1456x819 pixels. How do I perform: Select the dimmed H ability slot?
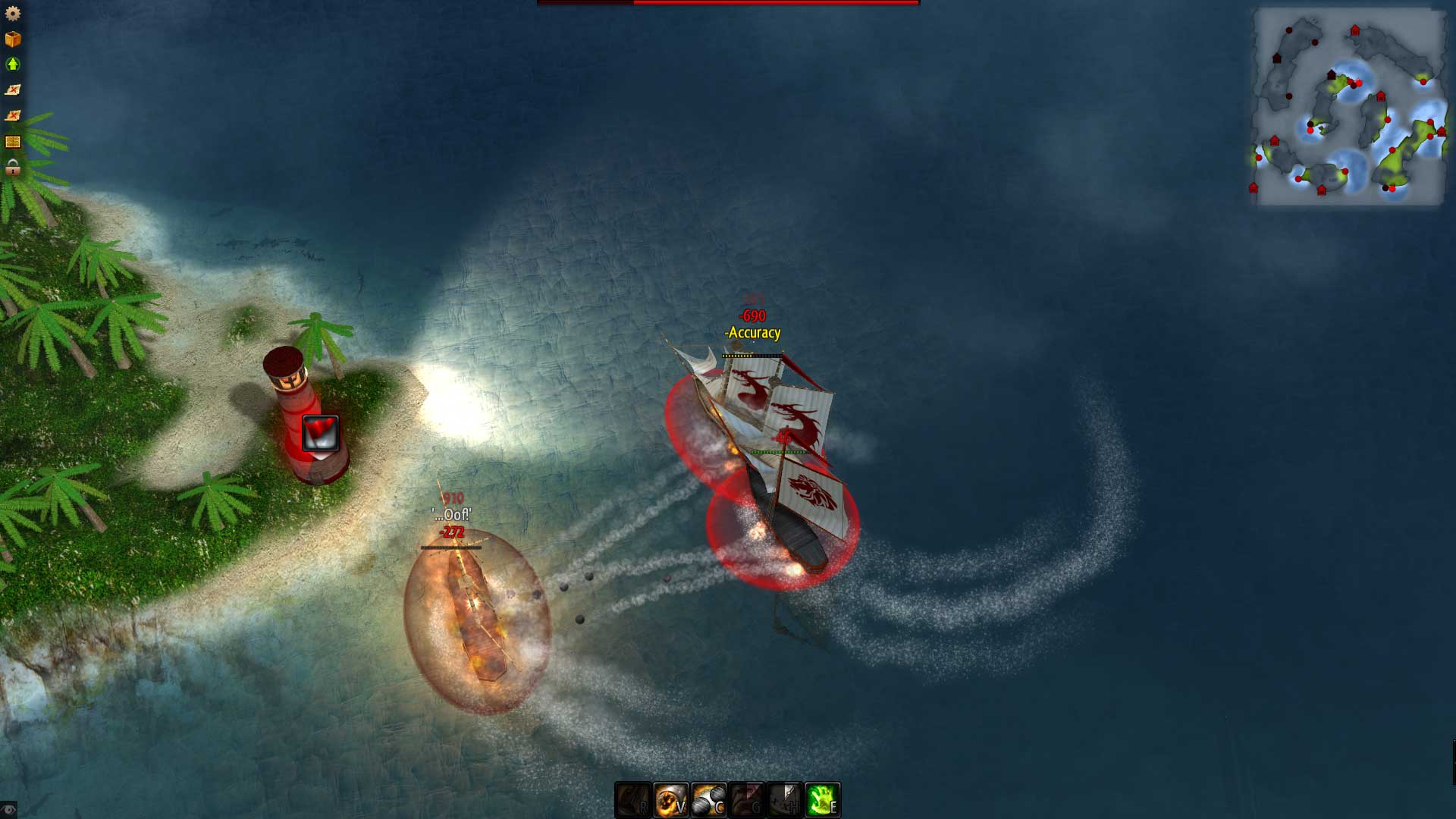[x=785, y=800]
